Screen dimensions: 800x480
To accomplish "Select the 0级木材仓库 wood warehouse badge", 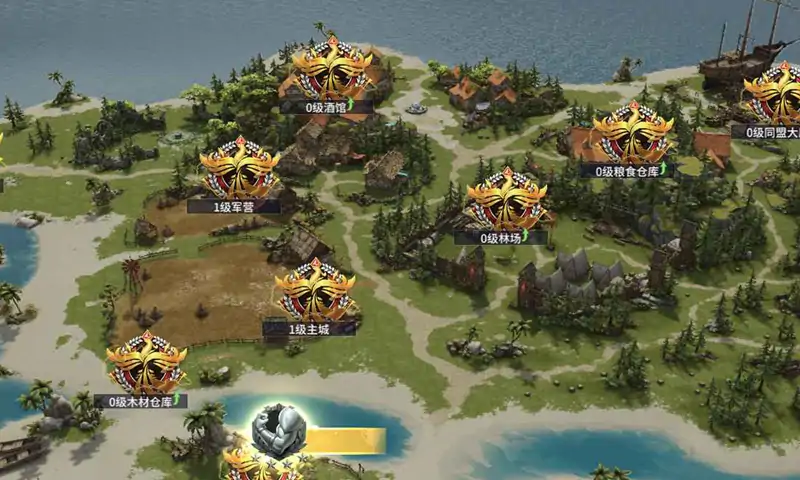I will [146, 364].
